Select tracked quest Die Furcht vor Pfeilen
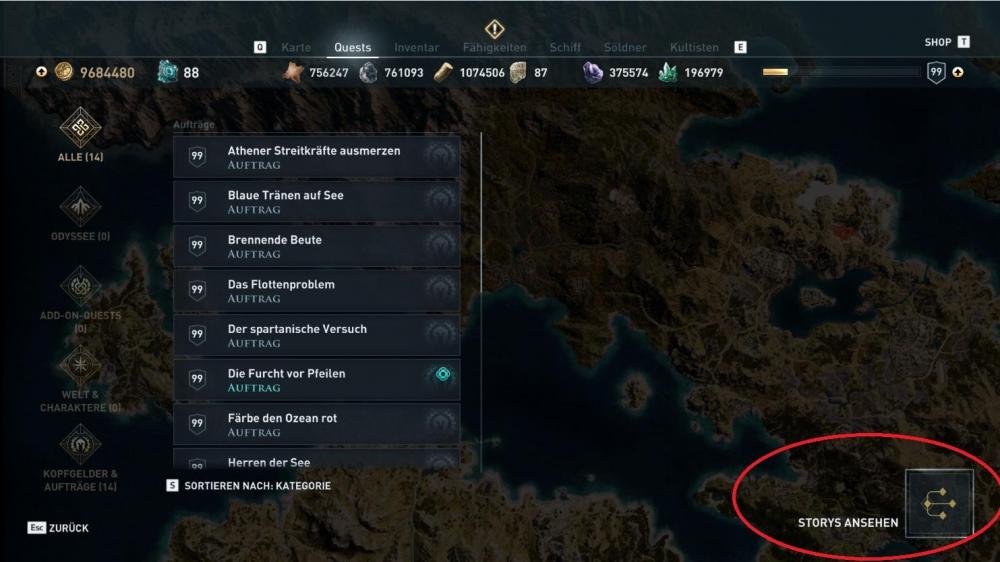 coord(316,380)
